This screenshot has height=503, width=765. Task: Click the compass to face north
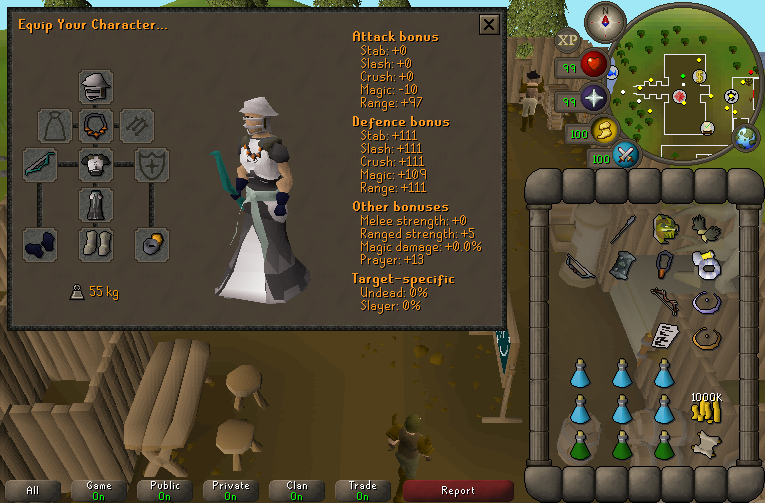coord(604,18)
